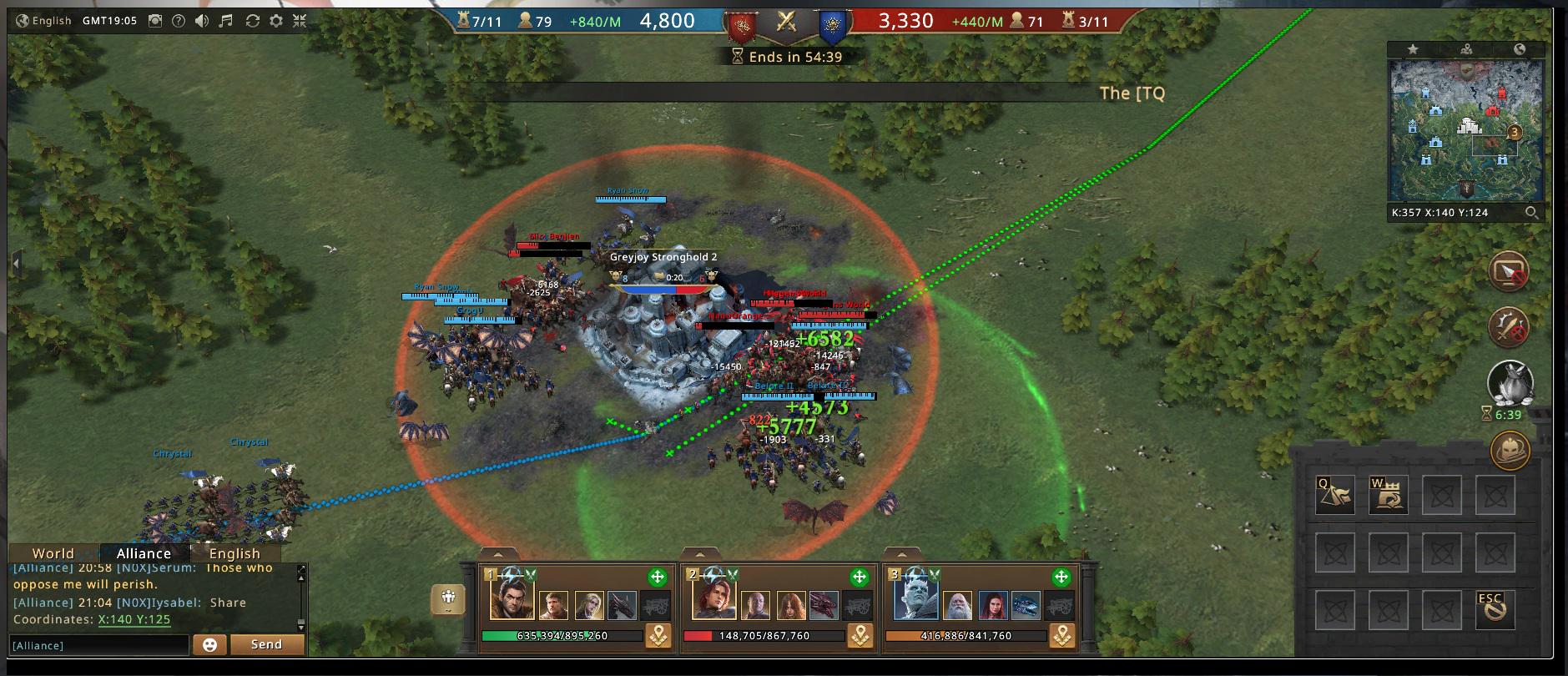Take a screenshot with the camera icon
The width and height of the screenshot is (1568, 676).
tap(154, 21)
